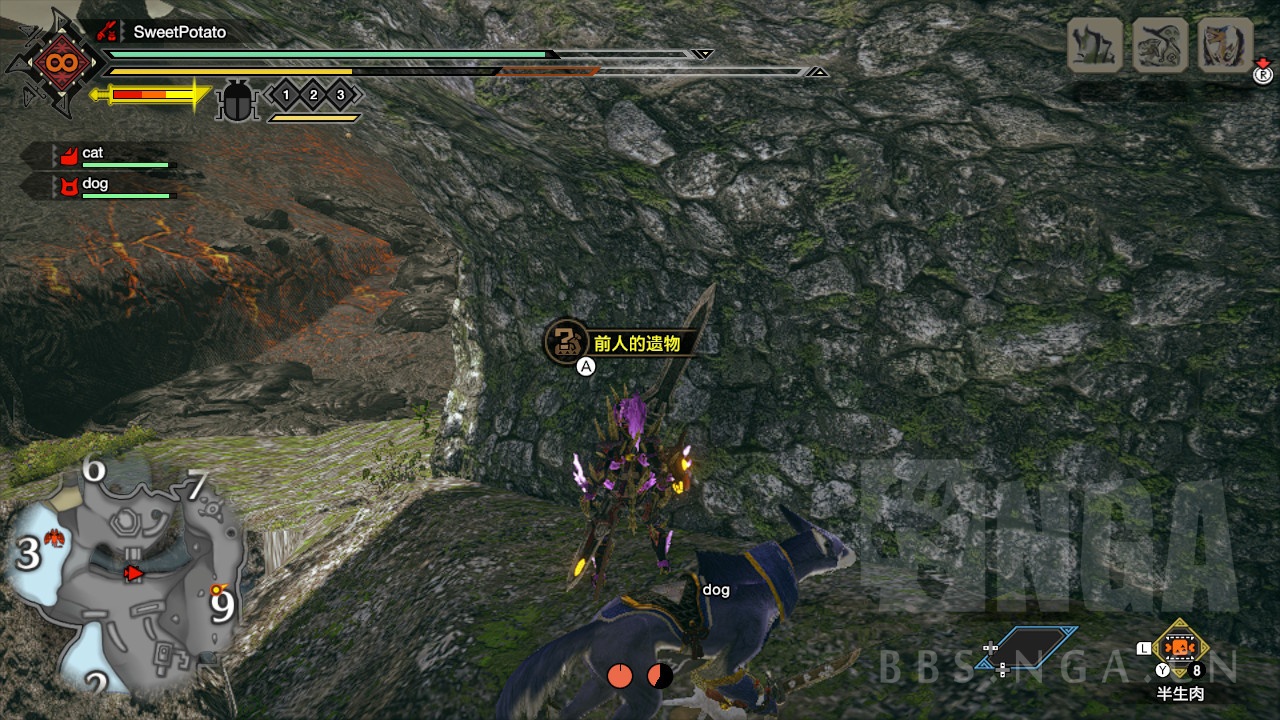Select the 前人的遗物 interaction prompt
Screen dimensions: 1280x720
[620, 343]
